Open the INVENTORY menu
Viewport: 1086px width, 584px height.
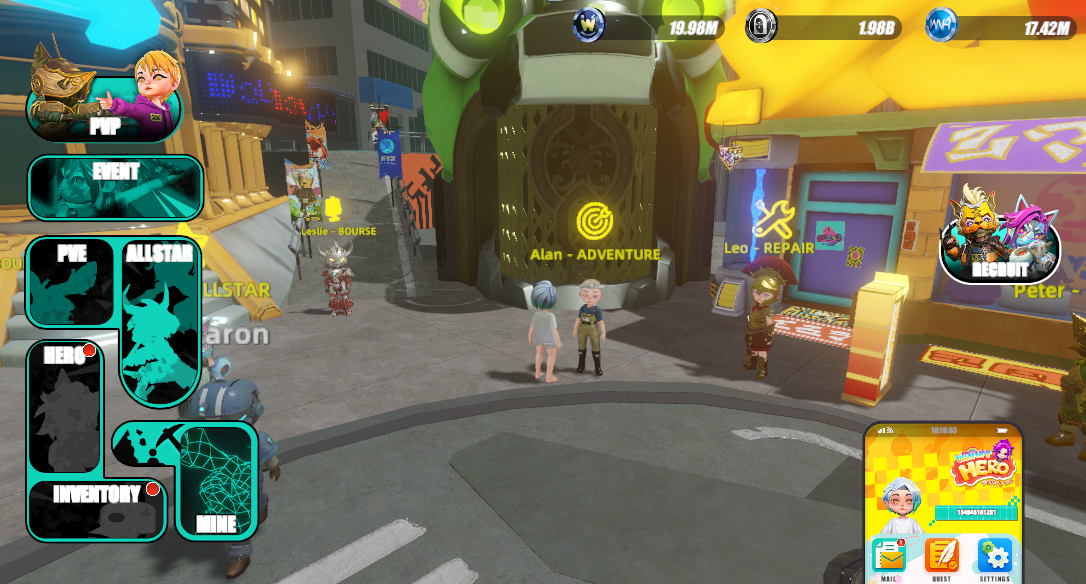(96, 510)
